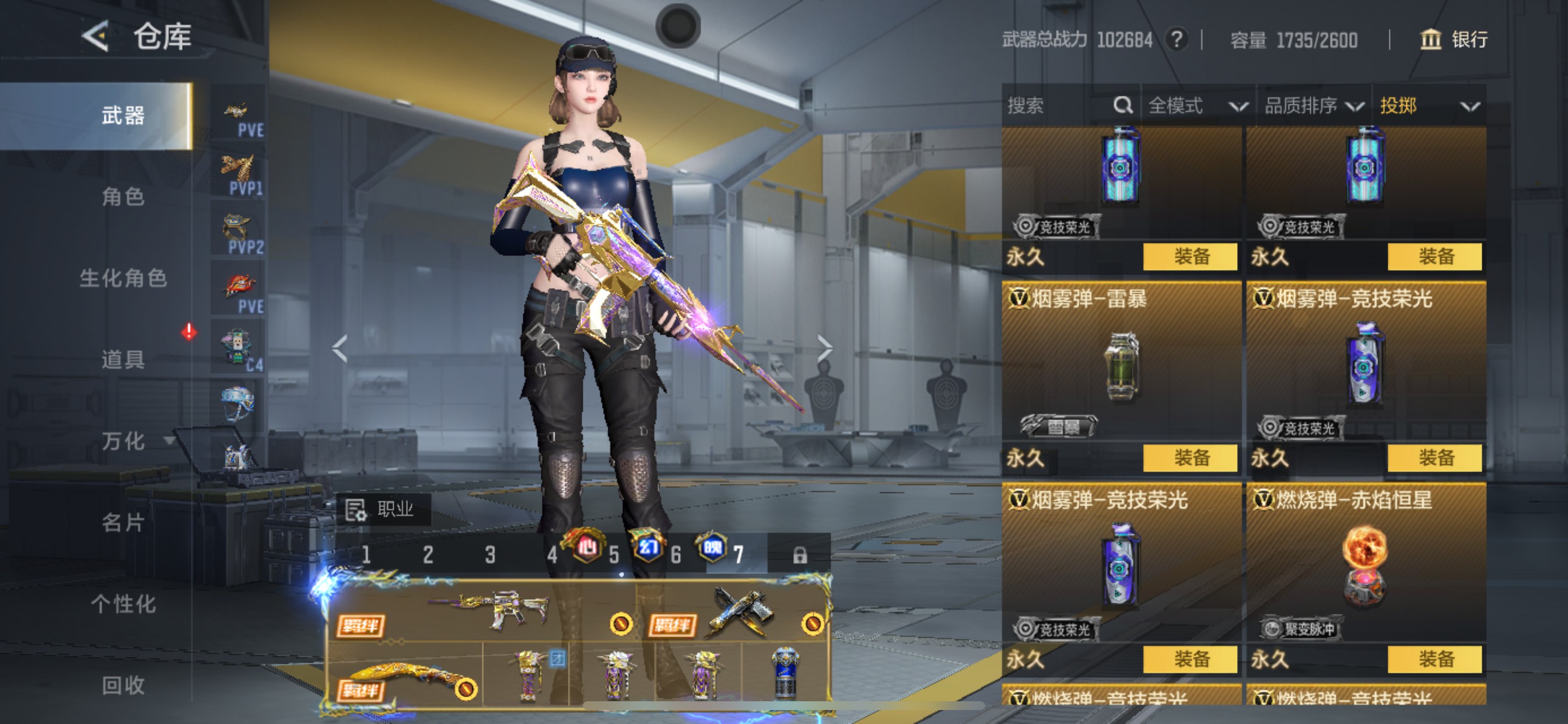Viewport: 1568px width, 724px height.
Task: Equip the 燃烧弹-赤焰恒星 grenade
Action: (1434, 659)
